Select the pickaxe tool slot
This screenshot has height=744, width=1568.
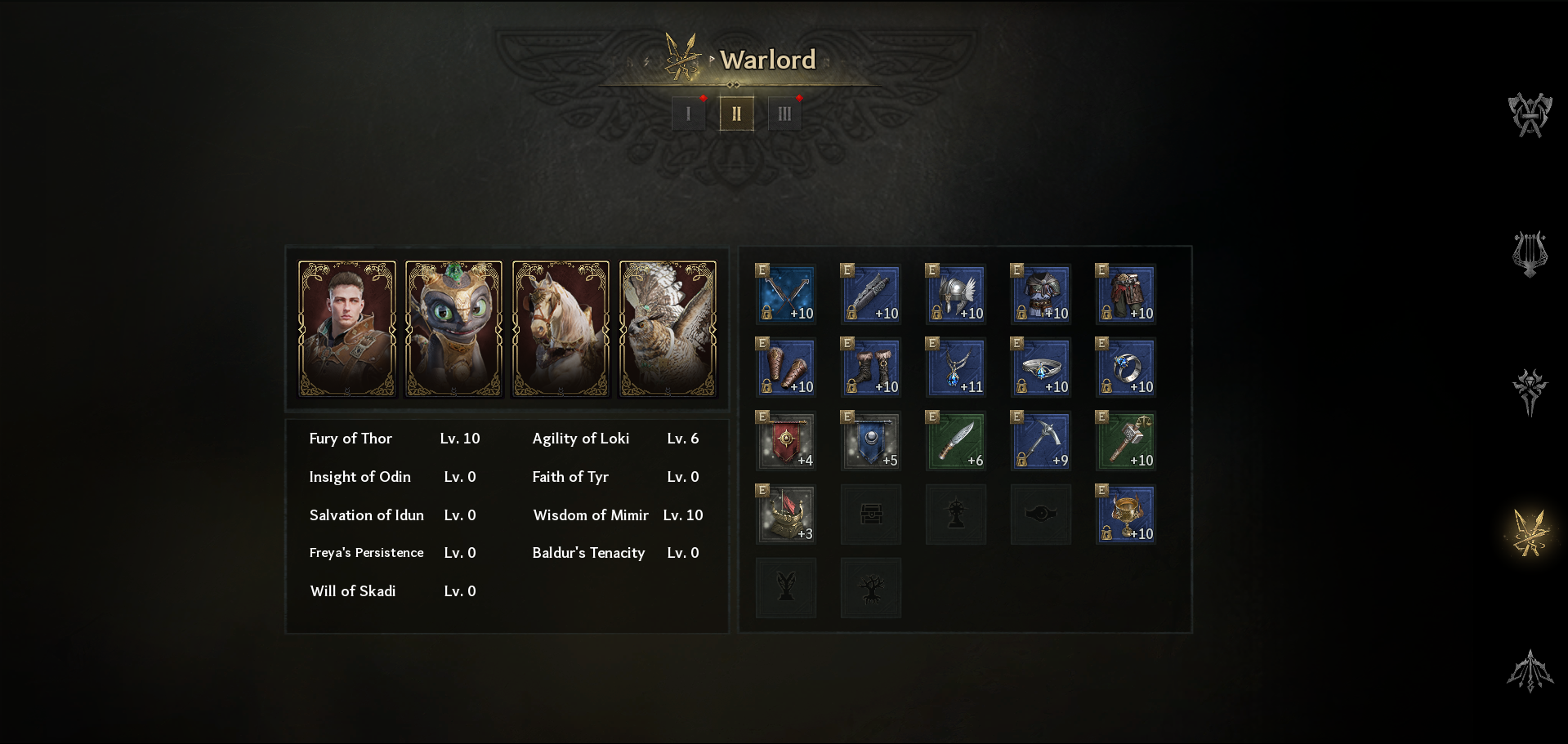[x=1041, y=441]
